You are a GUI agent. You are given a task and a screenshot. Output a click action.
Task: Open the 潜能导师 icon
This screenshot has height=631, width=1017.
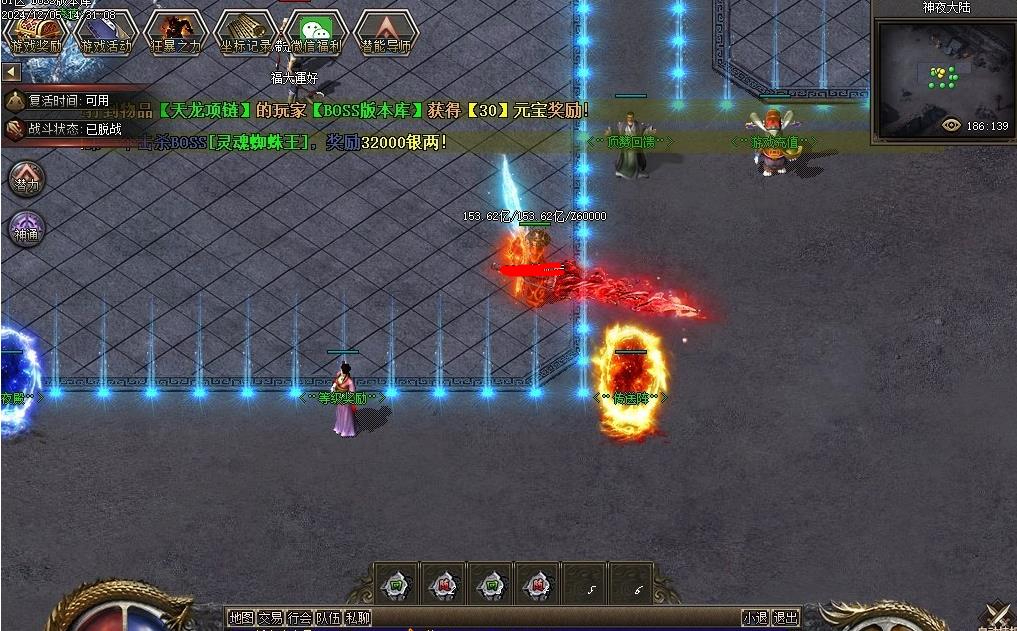click(x=386, y=32)
